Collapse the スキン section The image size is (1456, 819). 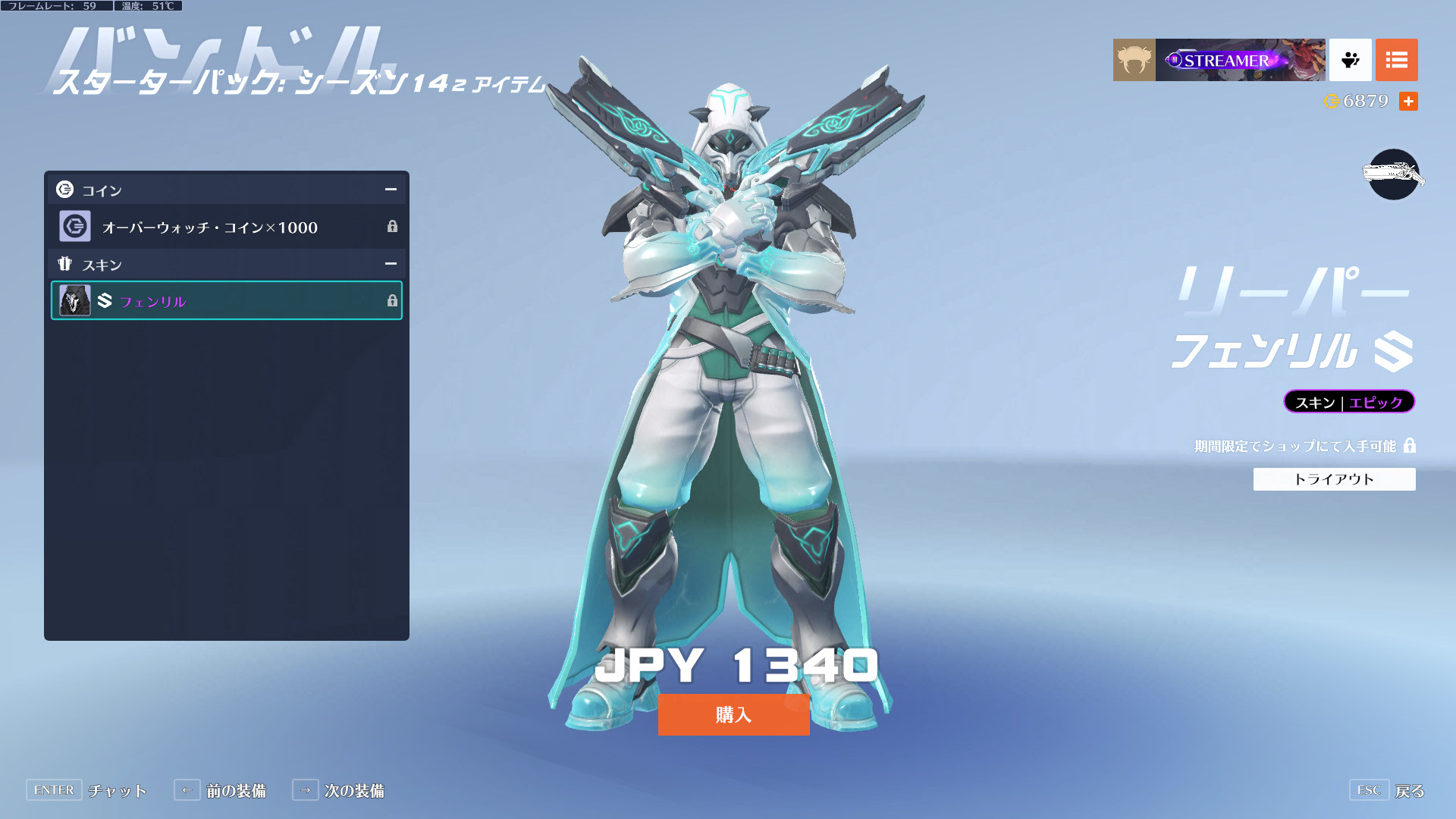tap(391, 264)
